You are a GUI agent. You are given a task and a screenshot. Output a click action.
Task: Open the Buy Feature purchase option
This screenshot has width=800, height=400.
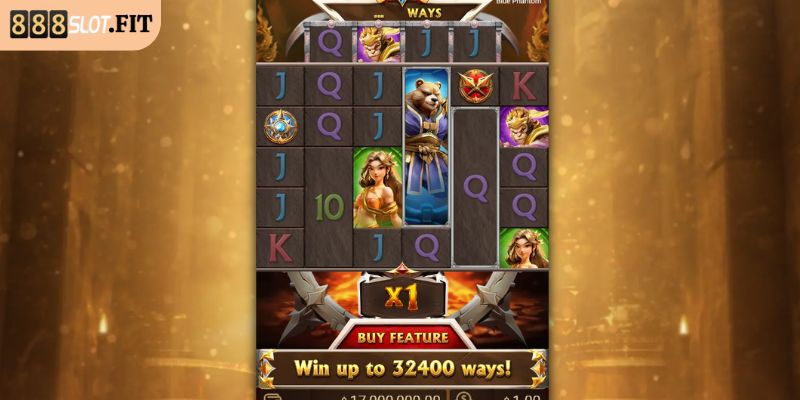coord(401,336)
